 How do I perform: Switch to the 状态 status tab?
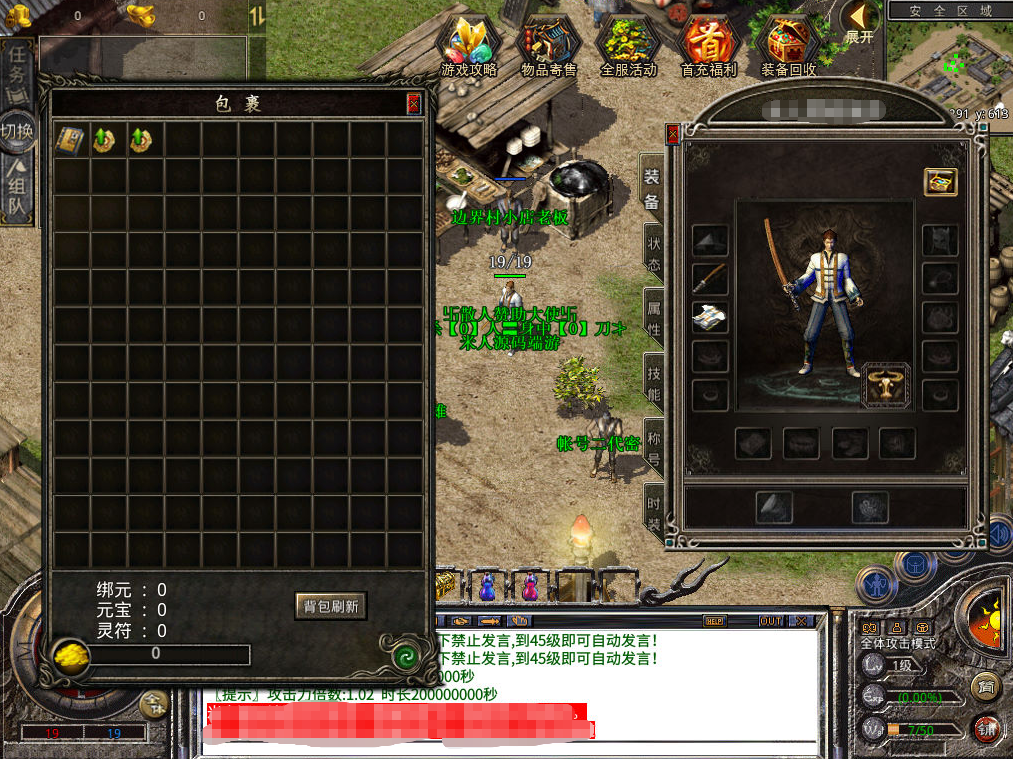(653, 252)
